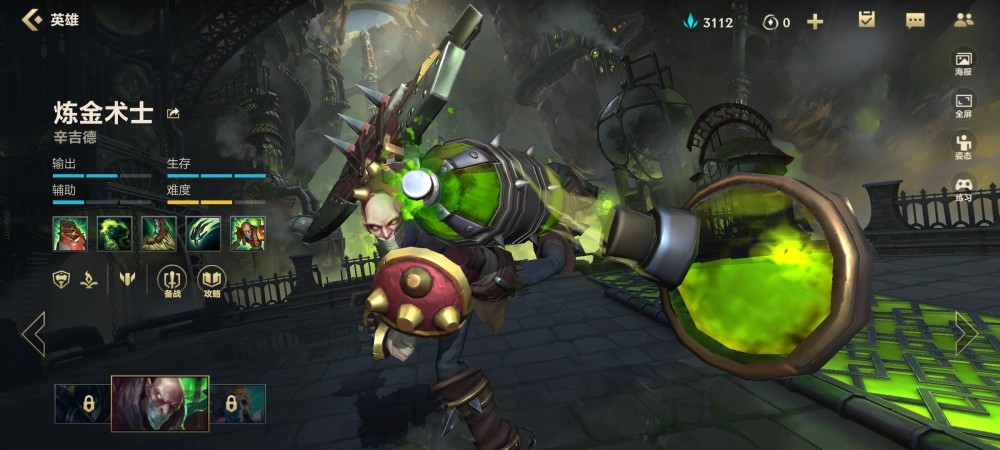This screenshot has width=1000, height=450.
Task: Inspect the boot ability icon
Action: click(x=159, y=233)
